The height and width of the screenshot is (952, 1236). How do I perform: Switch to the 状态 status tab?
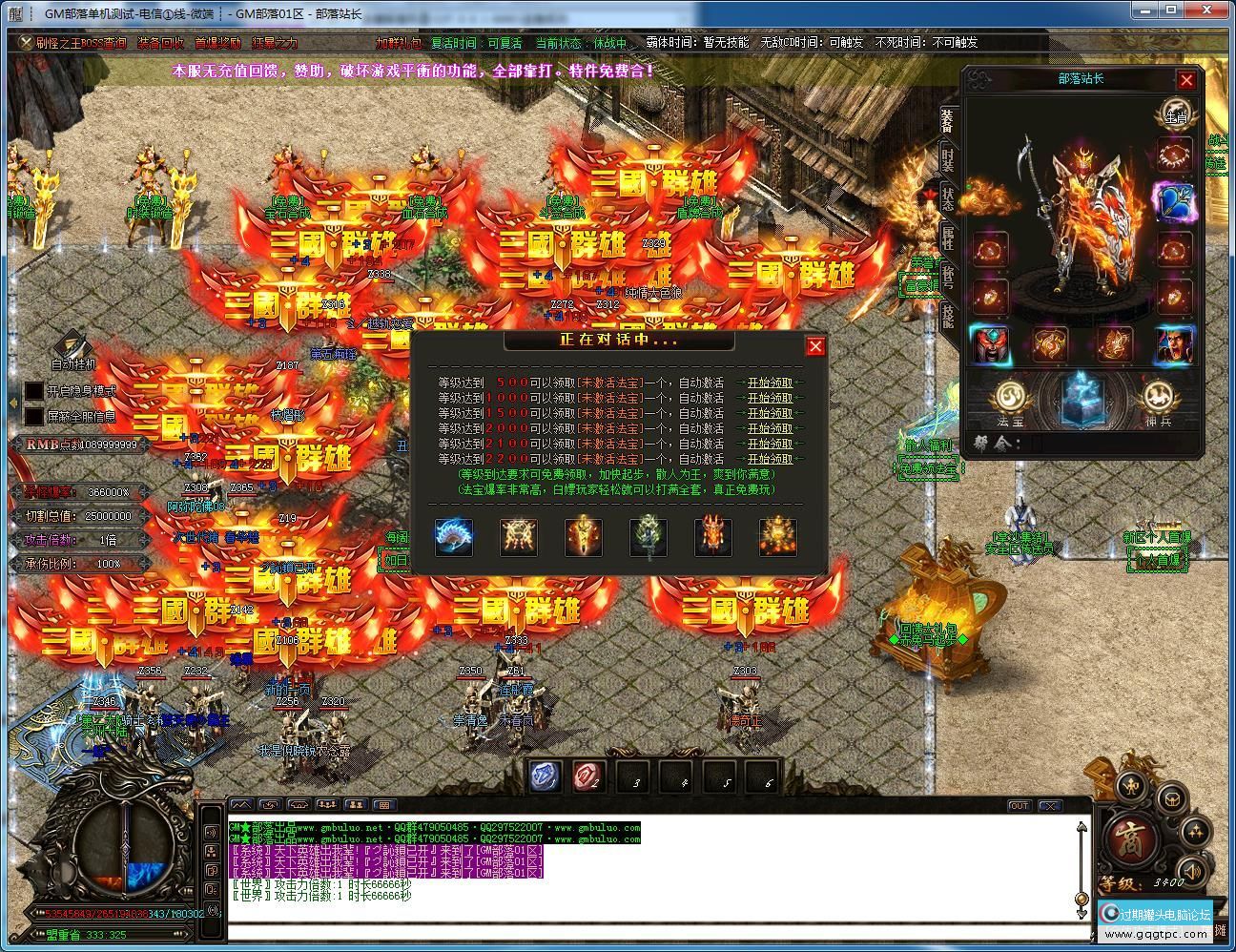pos(948,198)
